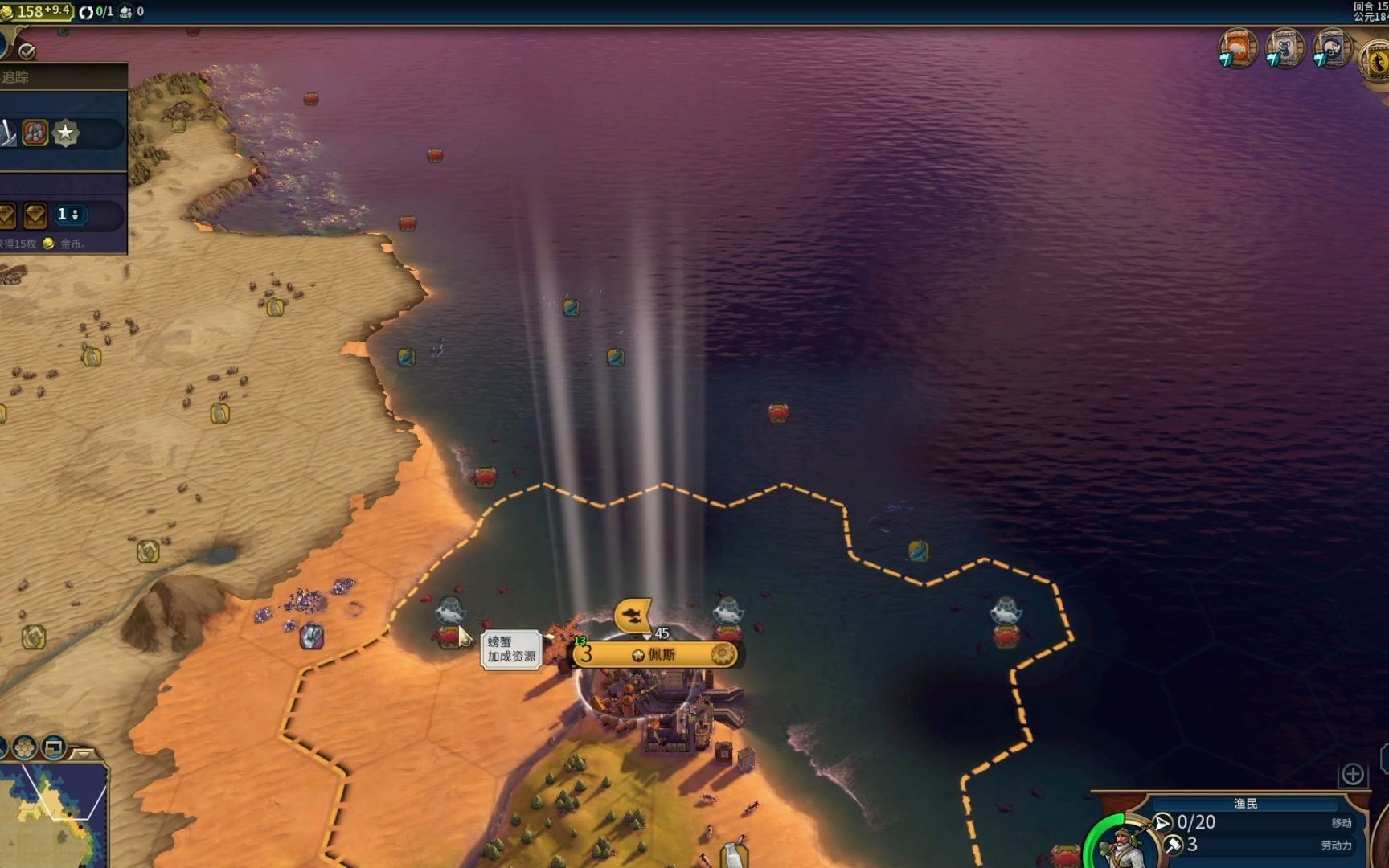Click the star badge in tracker panel
The width and height of the screenshot is (1389, 868).
point(65,133)
